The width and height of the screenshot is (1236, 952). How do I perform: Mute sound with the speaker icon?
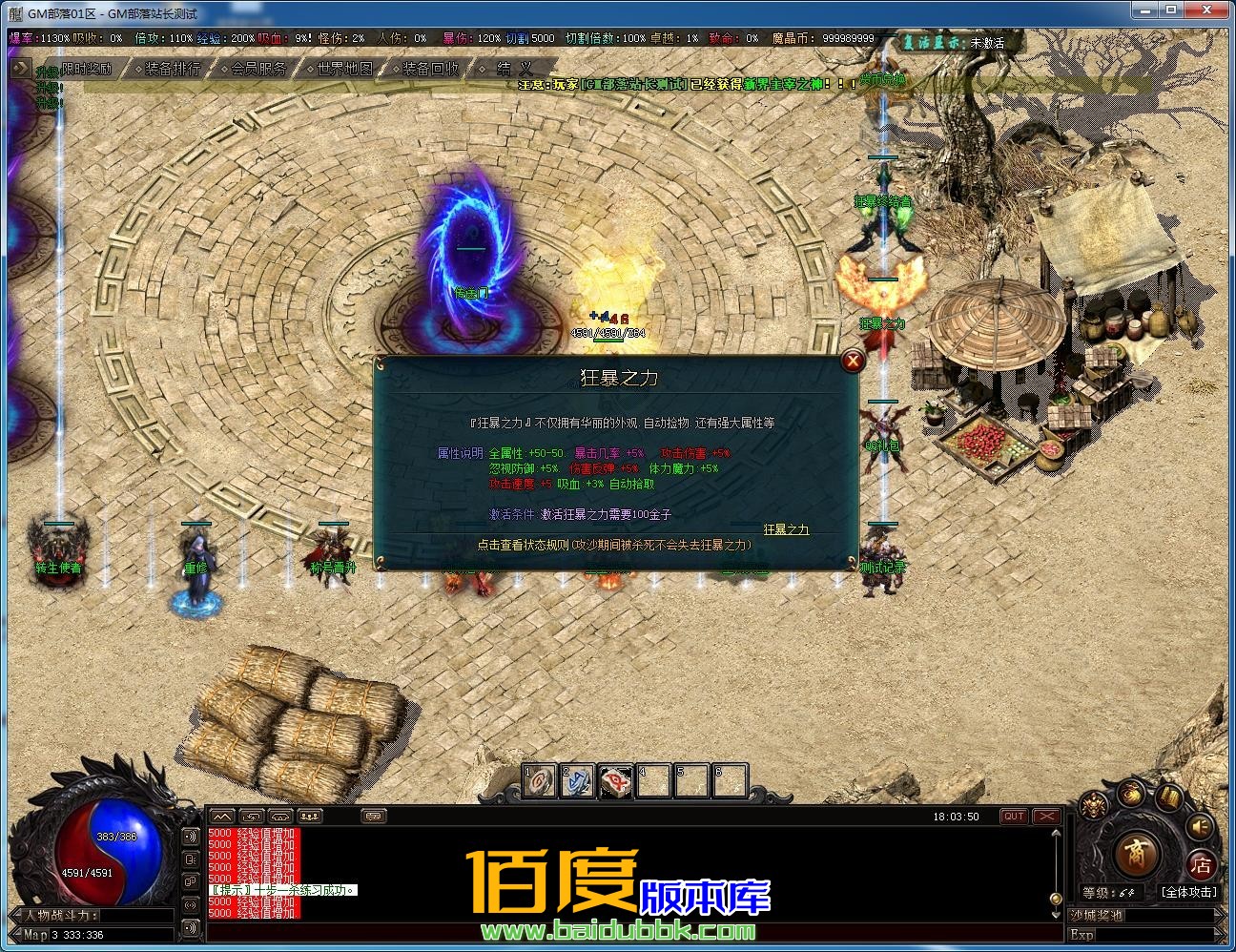point(1199,826)
